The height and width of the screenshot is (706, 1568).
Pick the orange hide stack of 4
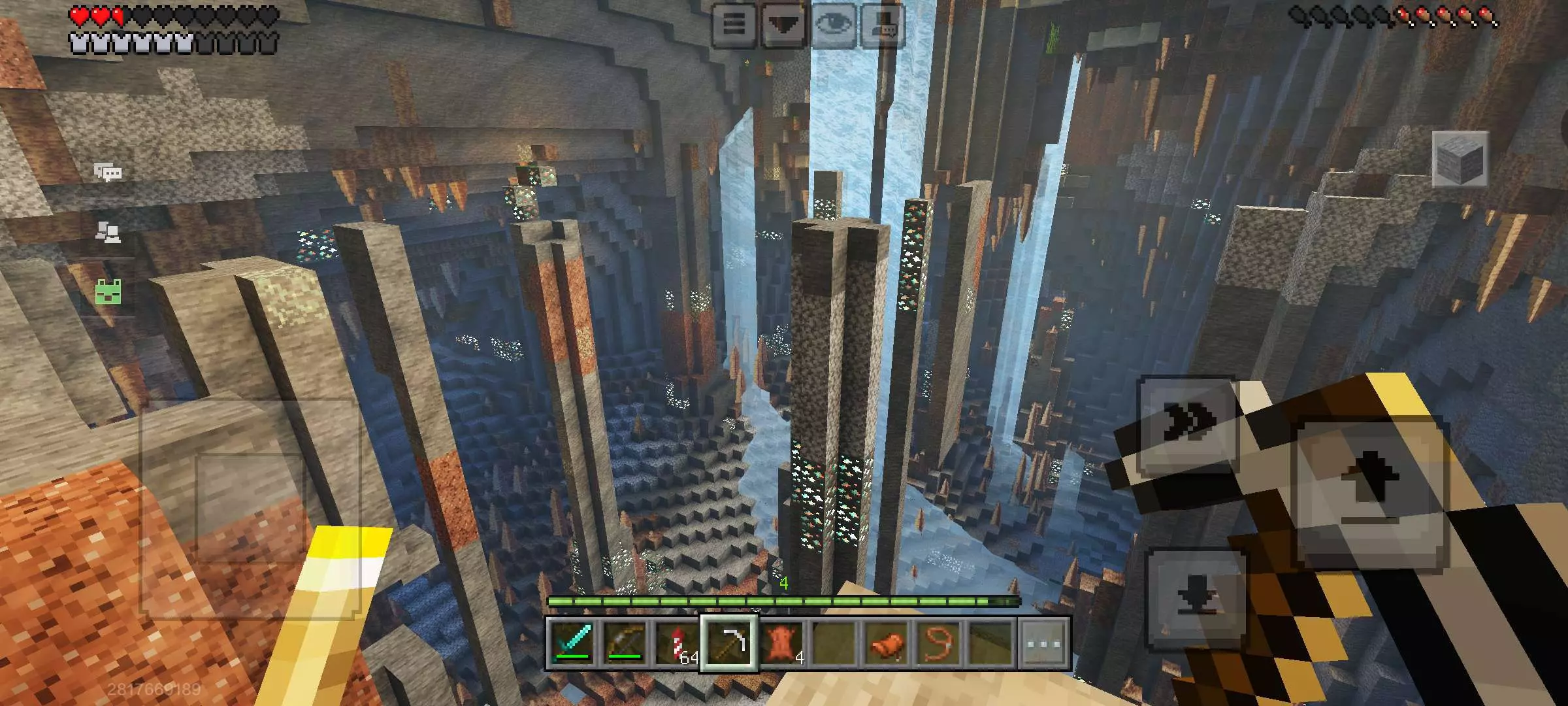782,644
